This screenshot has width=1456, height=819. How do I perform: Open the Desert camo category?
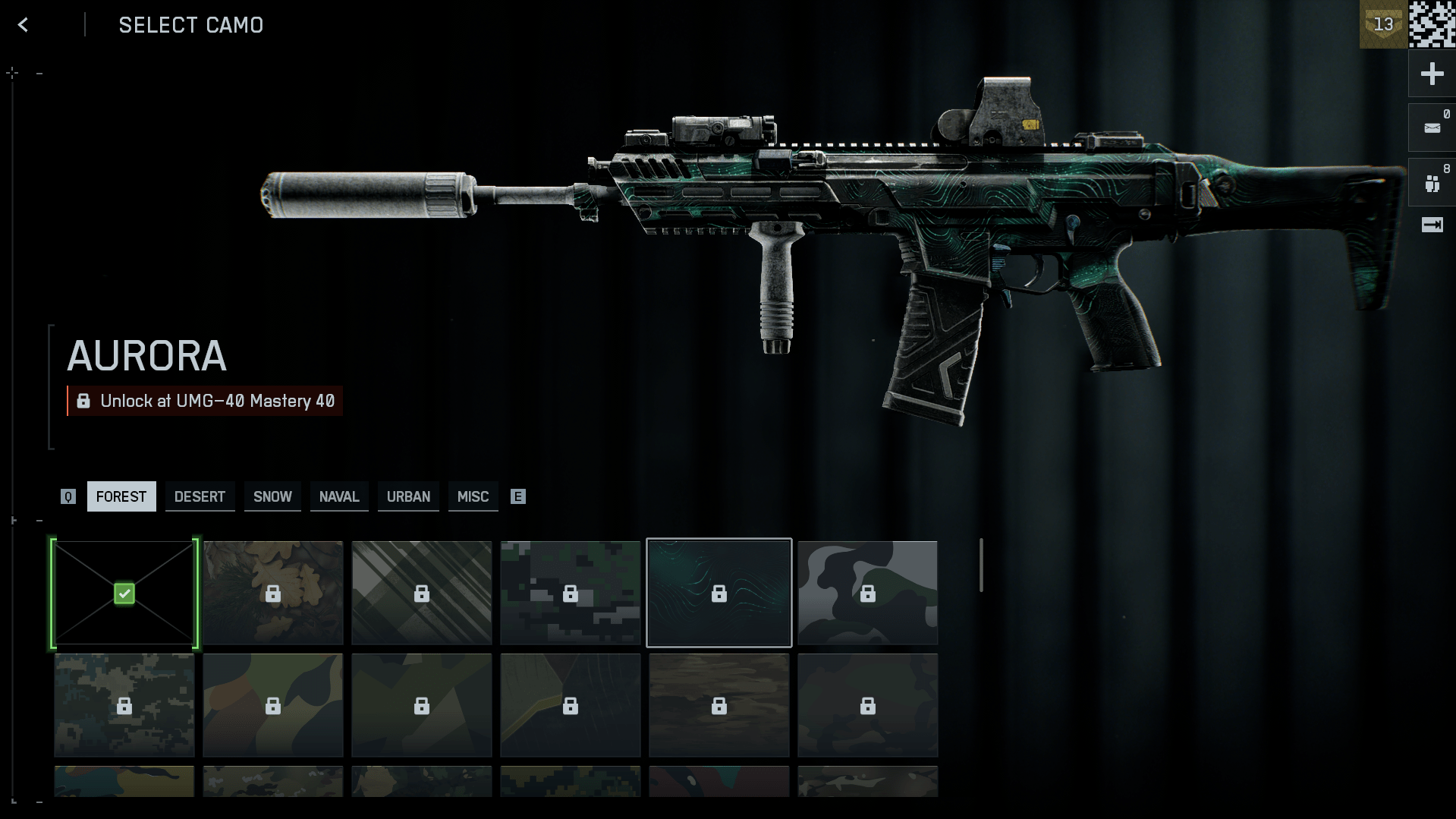(200, 496)
